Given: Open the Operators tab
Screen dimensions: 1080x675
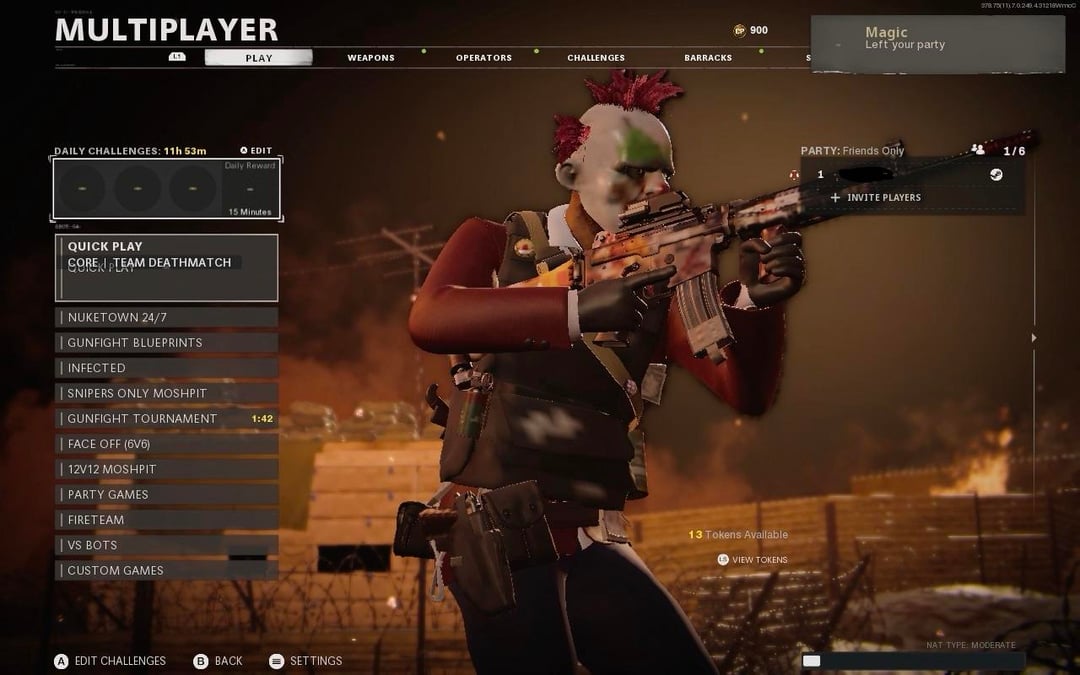Looking at the screenshot, I should pos(484,58).
